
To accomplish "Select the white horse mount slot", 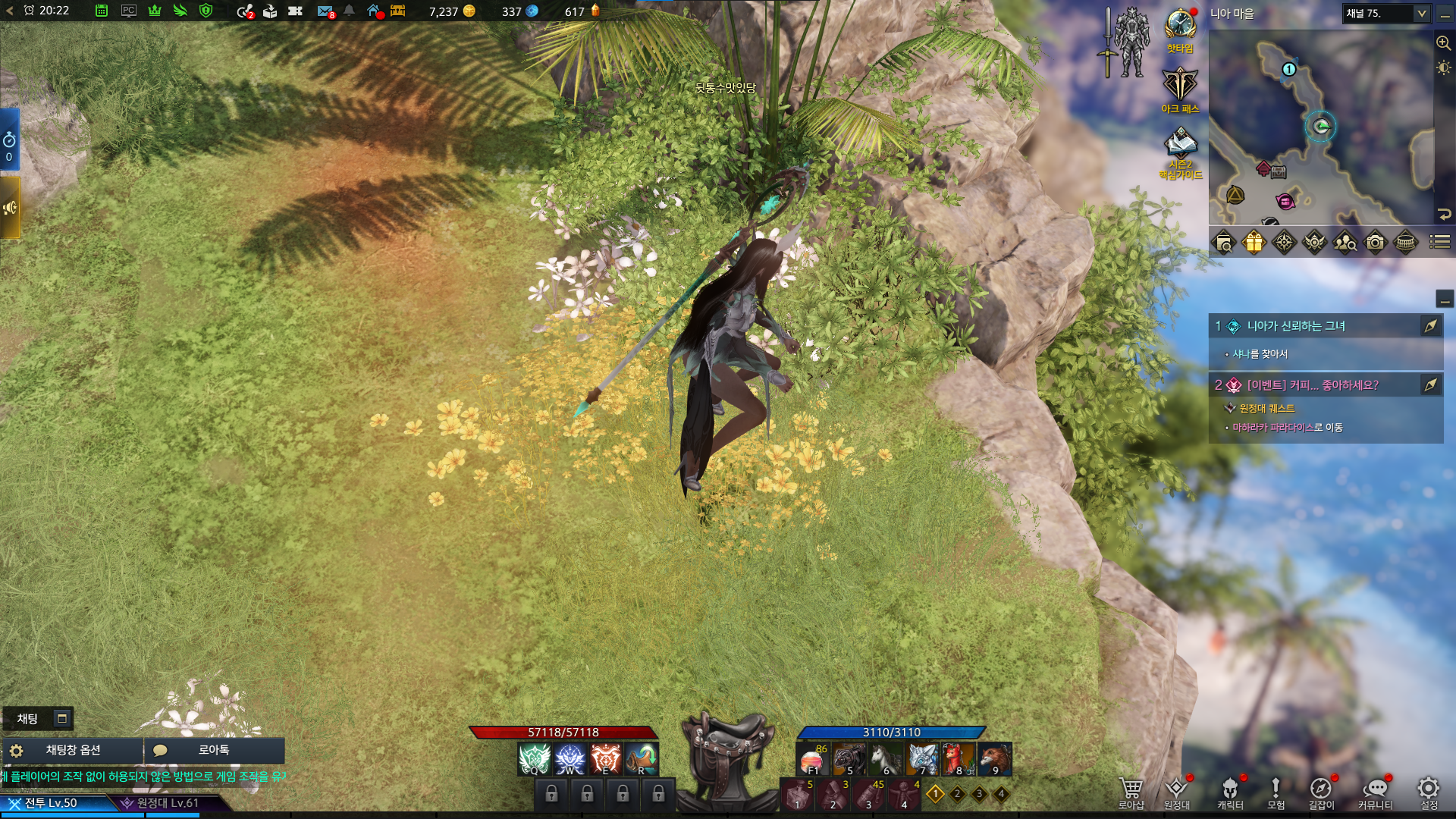I will pyautogui.click(x=884, y=760).
